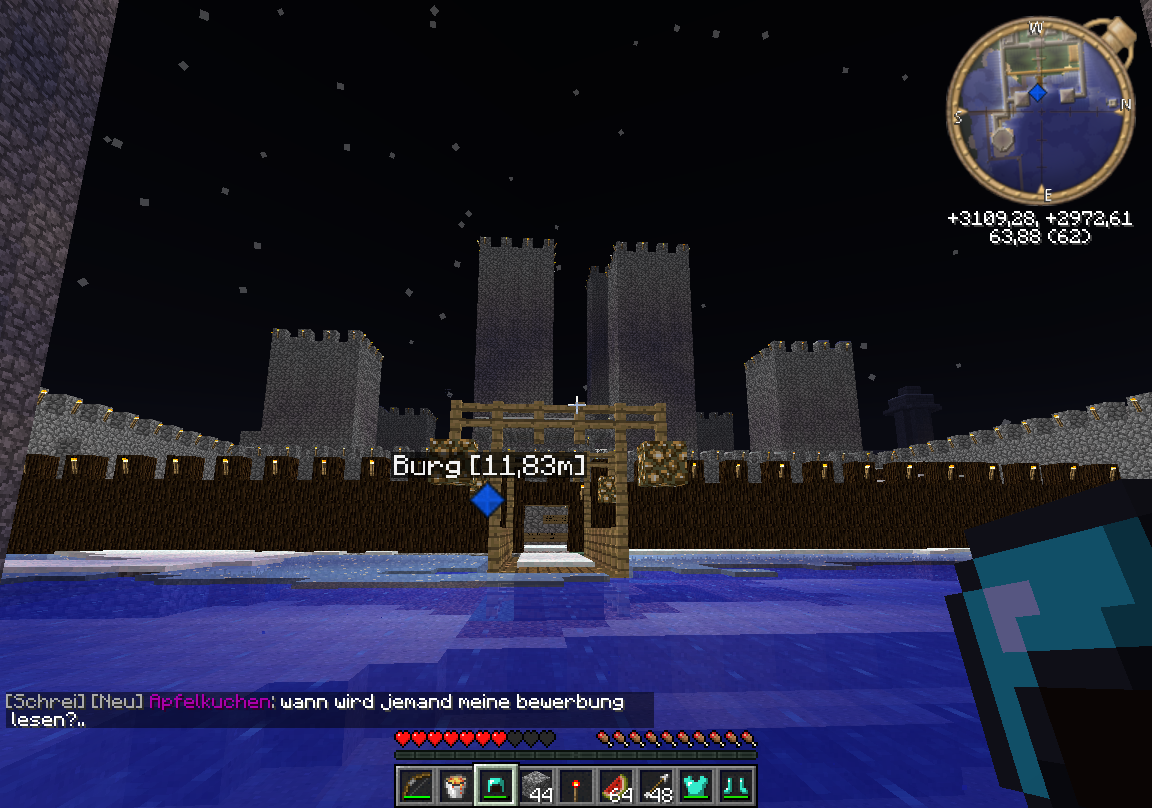
Task: Choose the diamond helmet hotbar slot
Action: 496,786
